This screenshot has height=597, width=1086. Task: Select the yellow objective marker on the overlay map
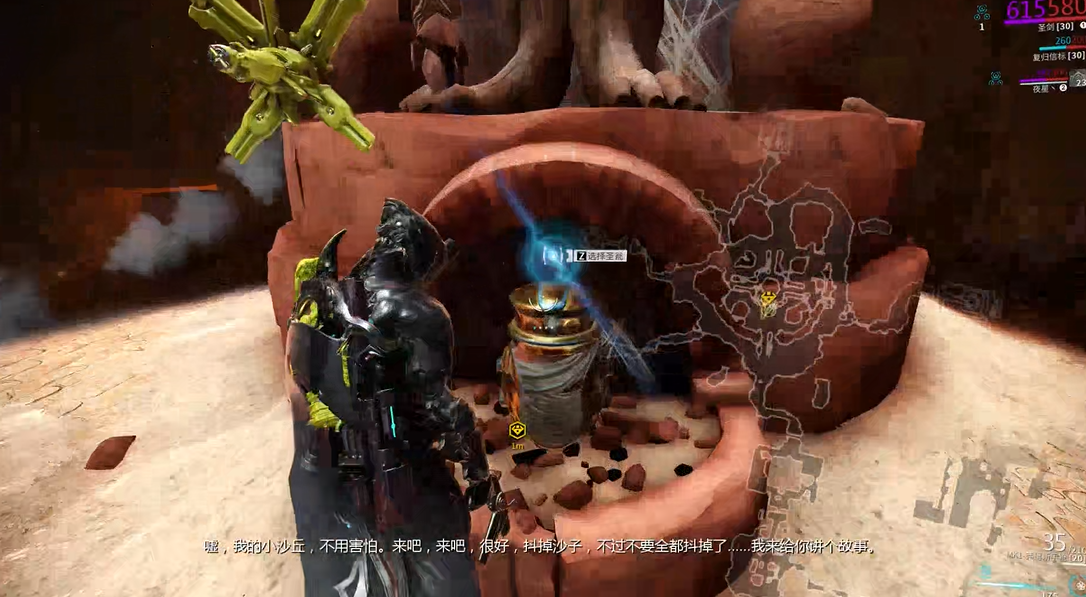(768, 297)
